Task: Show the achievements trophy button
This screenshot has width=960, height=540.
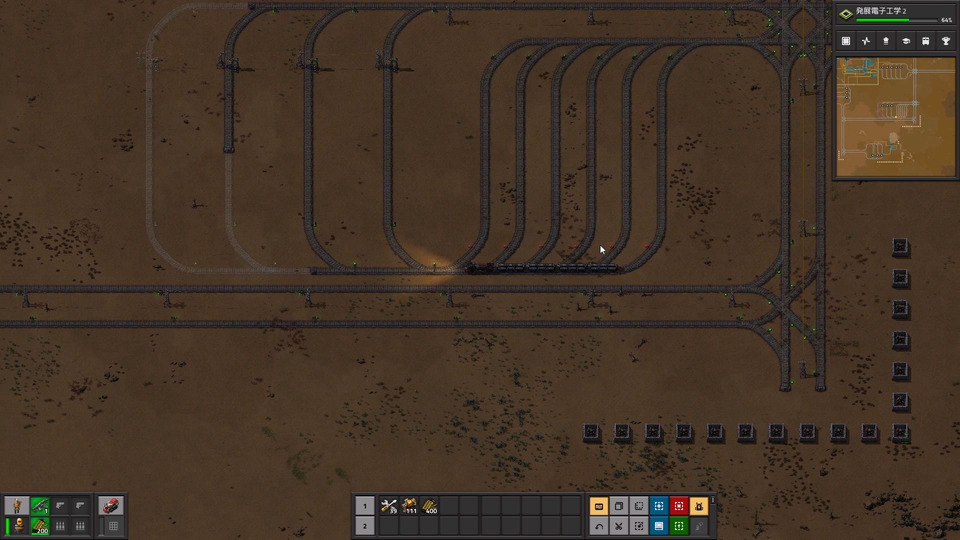Action: (946, 41)
